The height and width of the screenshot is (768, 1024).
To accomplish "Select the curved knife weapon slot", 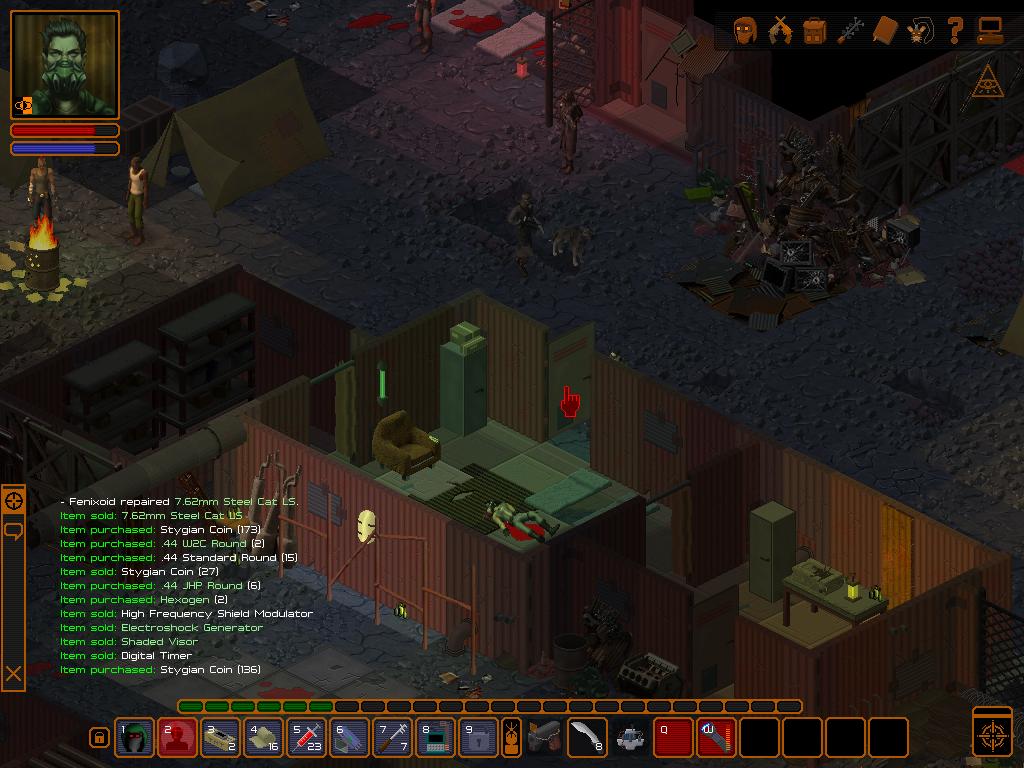I will coord(587,738).
